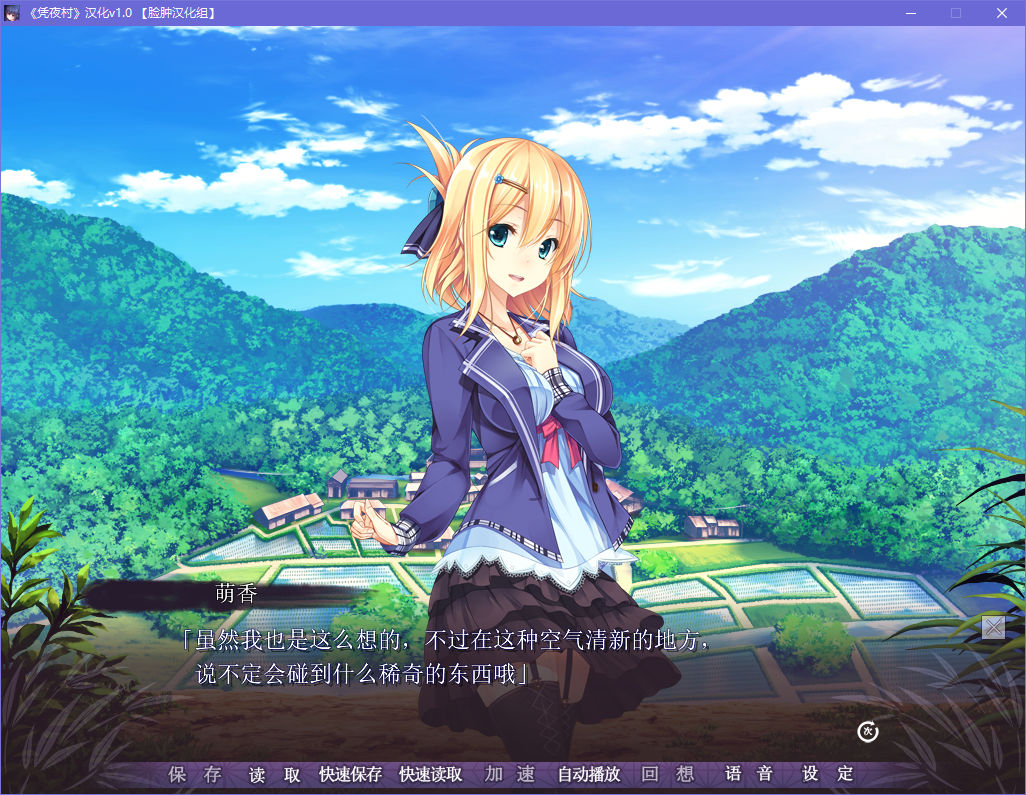Image resolution: width=1026 pixels, height=795 pixels.
Task: Activate 加速 fast-forward button
Action: [x=510, y=774]
